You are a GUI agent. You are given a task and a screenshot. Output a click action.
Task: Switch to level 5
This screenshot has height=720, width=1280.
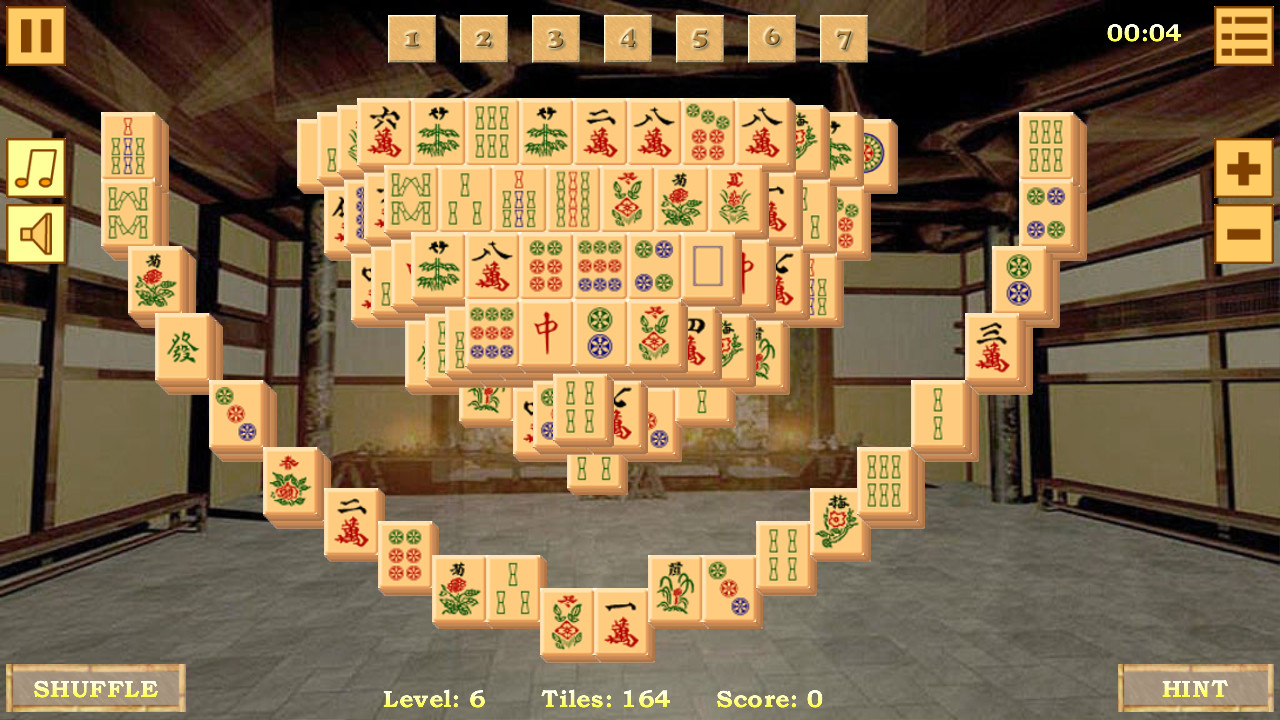700,40
